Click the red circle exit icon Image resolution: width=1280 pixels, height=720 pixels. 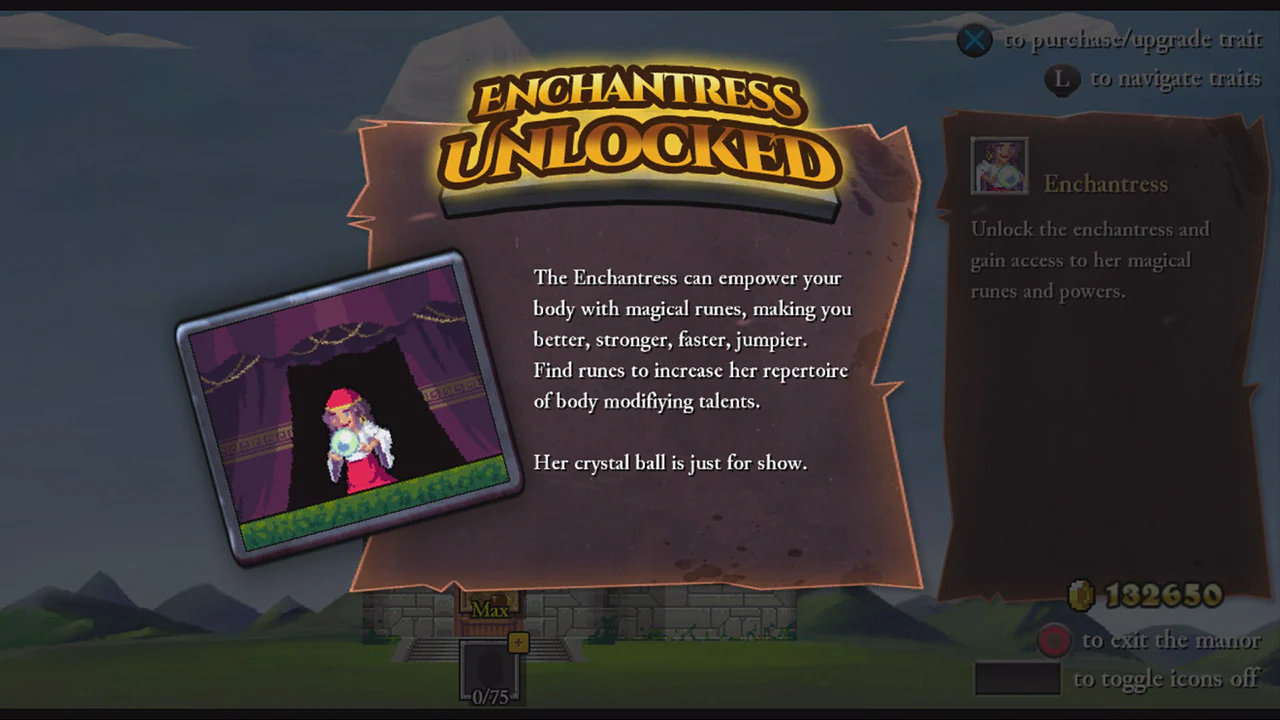1054,640
